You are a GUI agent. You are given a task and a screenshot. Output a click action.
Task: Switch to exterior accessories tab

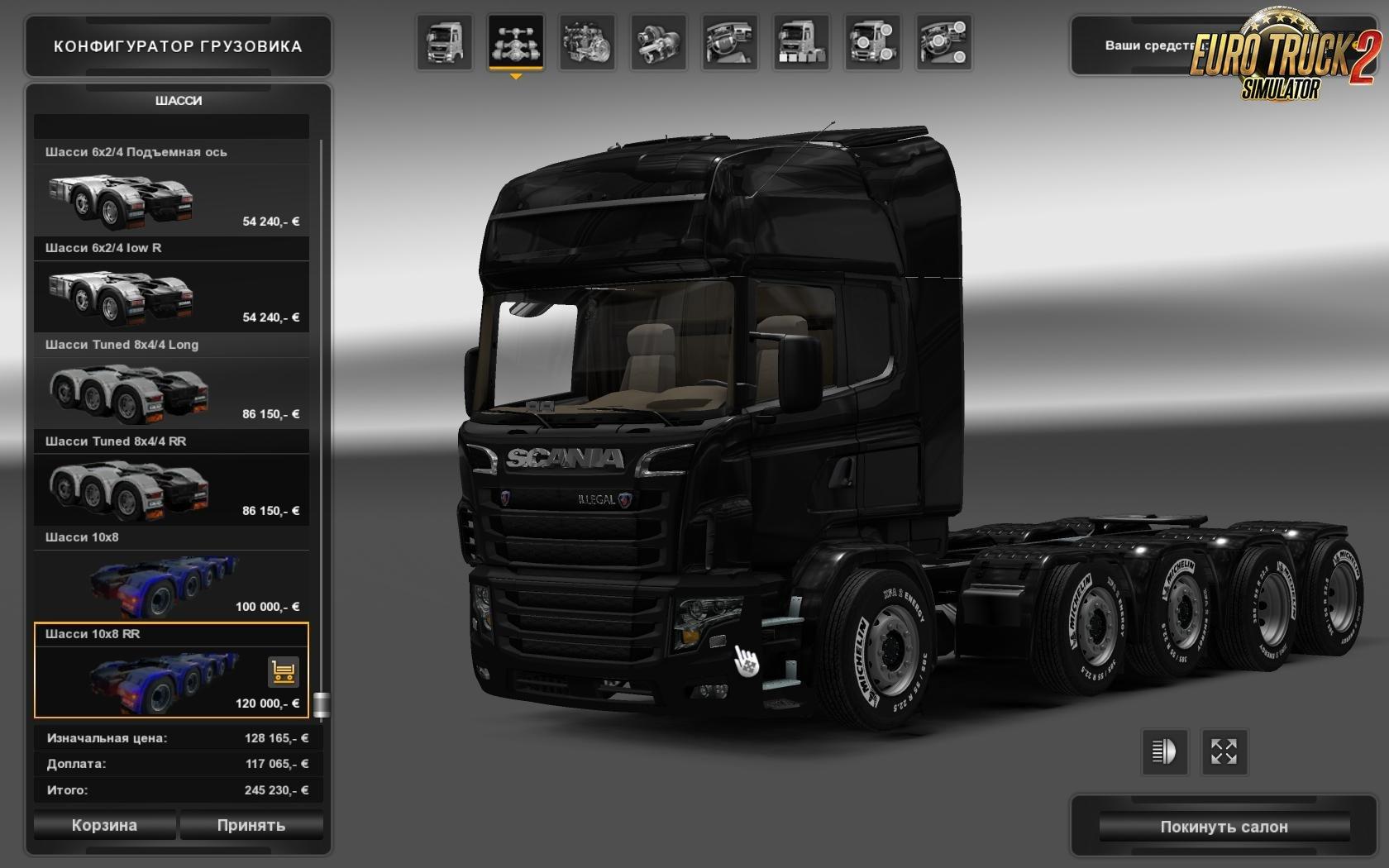873,42
